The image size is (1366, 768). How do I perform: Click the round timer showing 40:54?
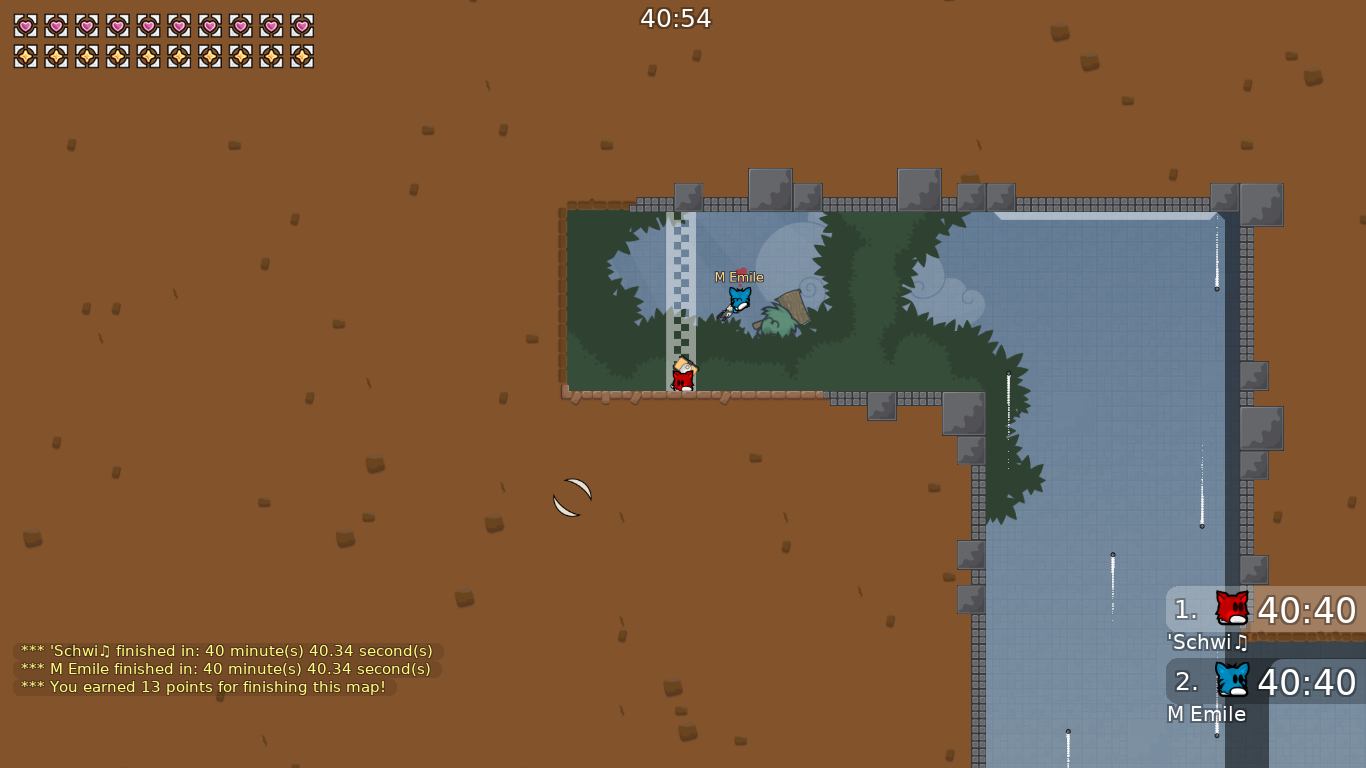[675, 17]
